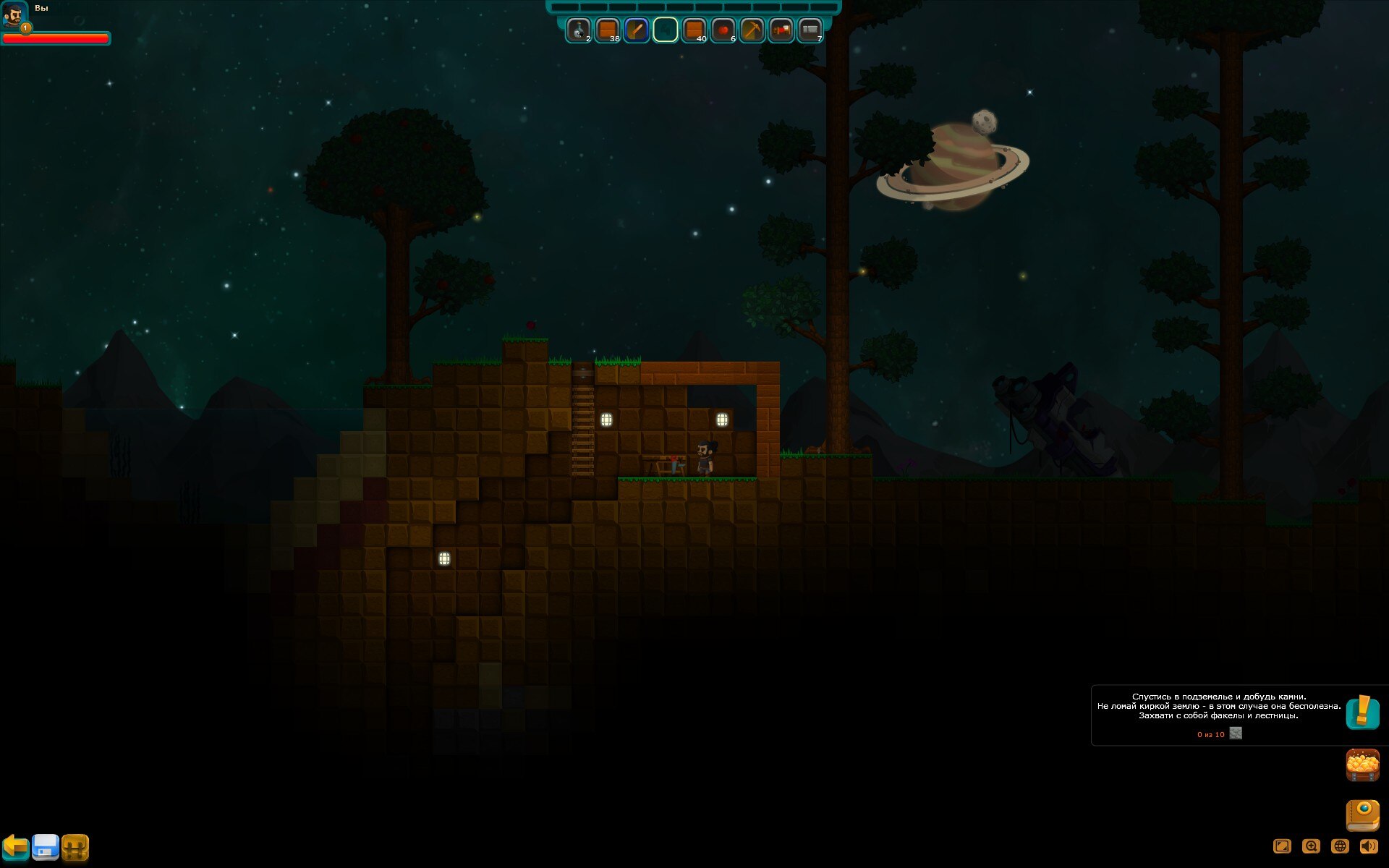Open the orange journal book
Screen dimensions: 1389x868
point(1362,815)
